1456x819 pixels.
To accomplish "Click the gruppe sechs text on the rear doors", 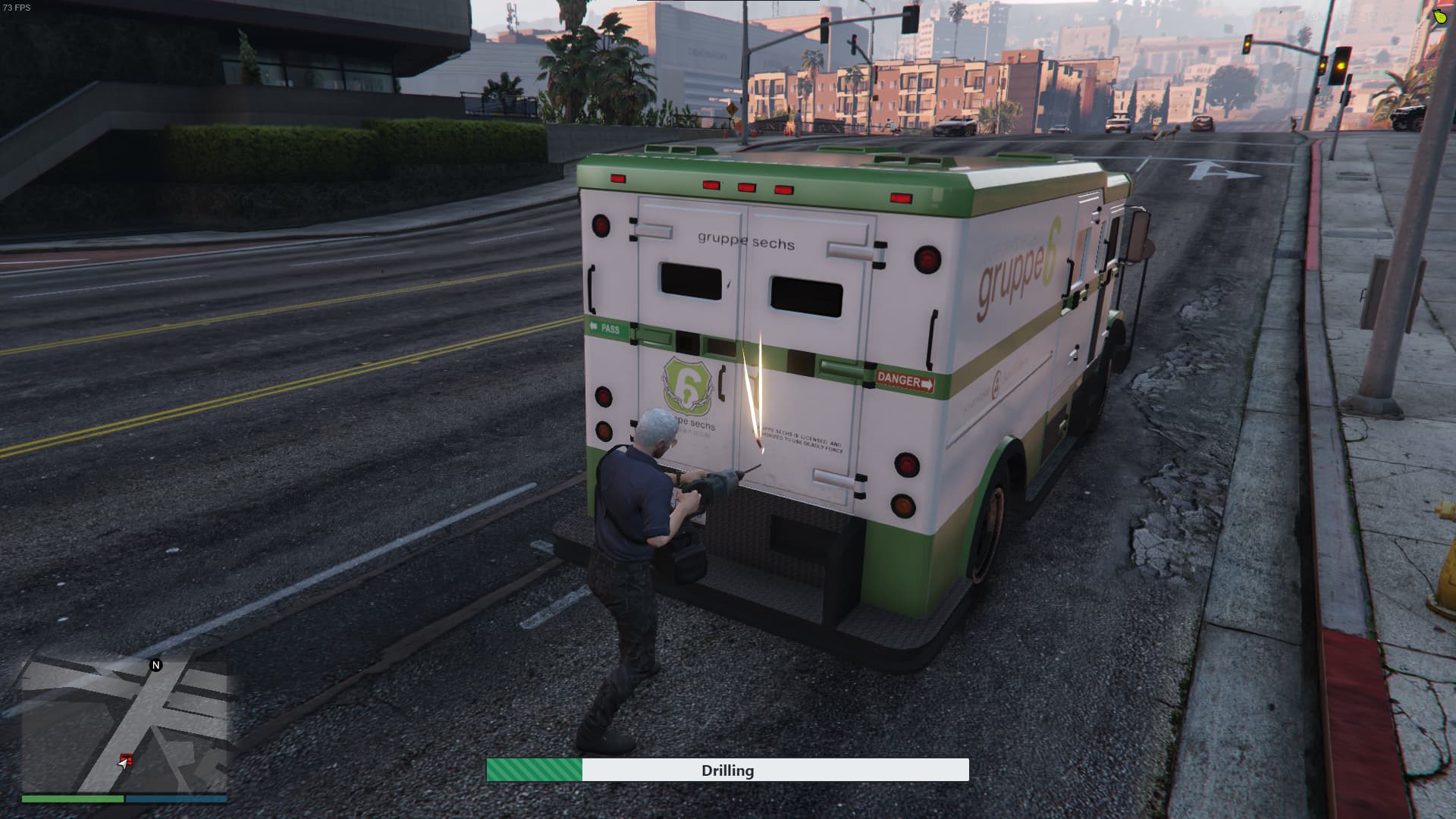I will coord(745,240).
